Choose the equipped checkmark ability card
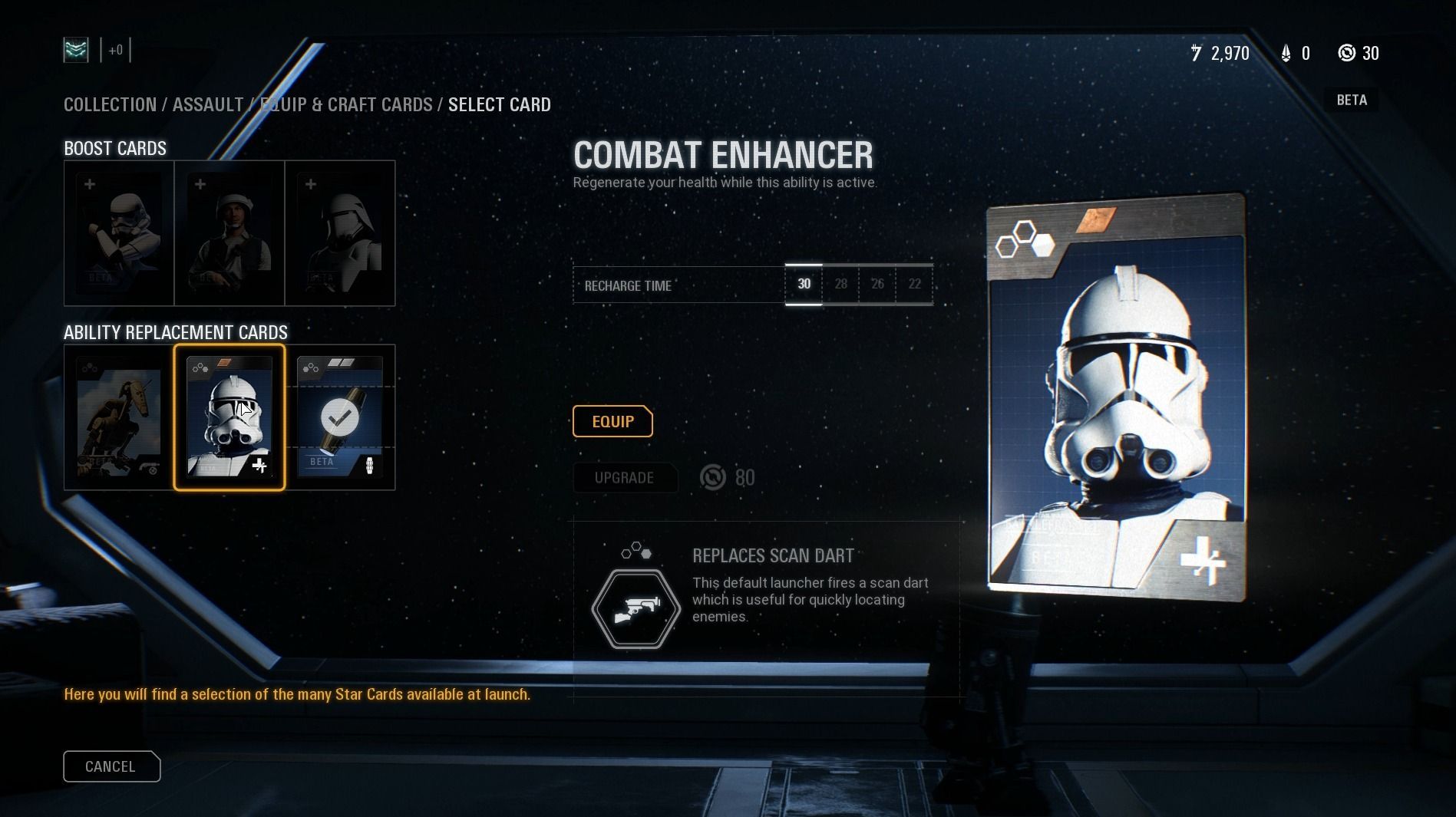Viewport: 1456px width, 817px height. pyautogui.click(x=340, y=417)
